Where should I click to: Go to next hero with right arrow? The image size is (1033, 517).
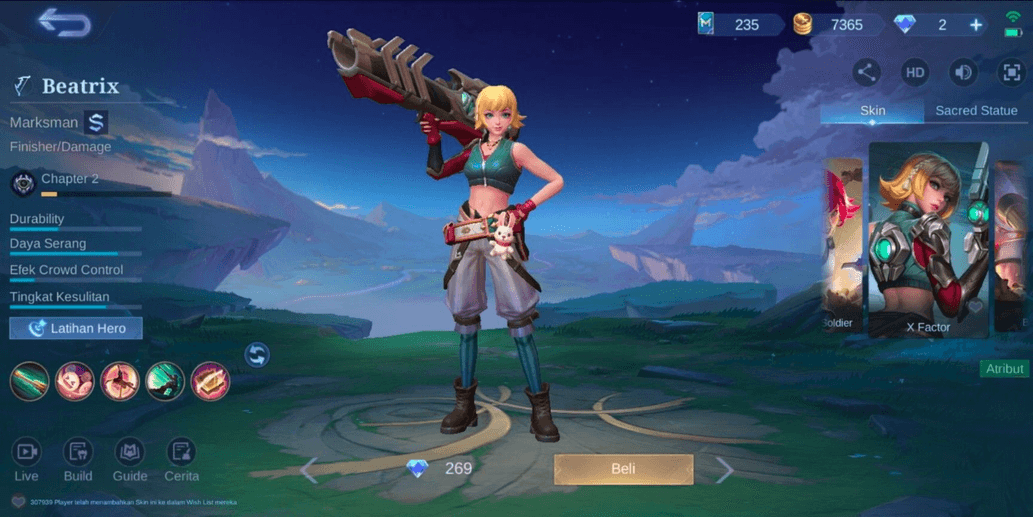[x=725, y=469]
